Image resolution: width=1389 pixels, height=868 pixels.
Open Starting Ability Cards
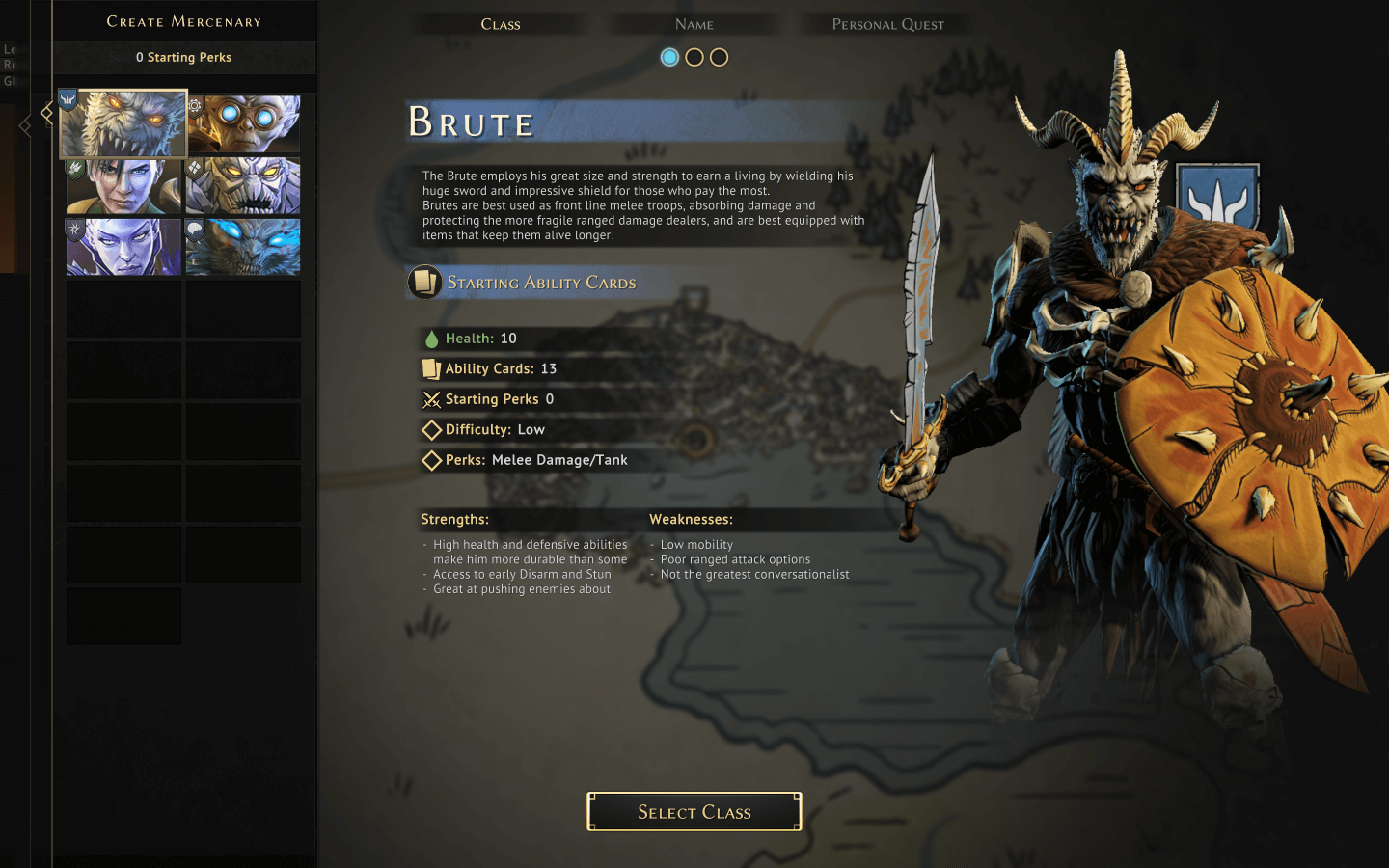click(540, 283)
